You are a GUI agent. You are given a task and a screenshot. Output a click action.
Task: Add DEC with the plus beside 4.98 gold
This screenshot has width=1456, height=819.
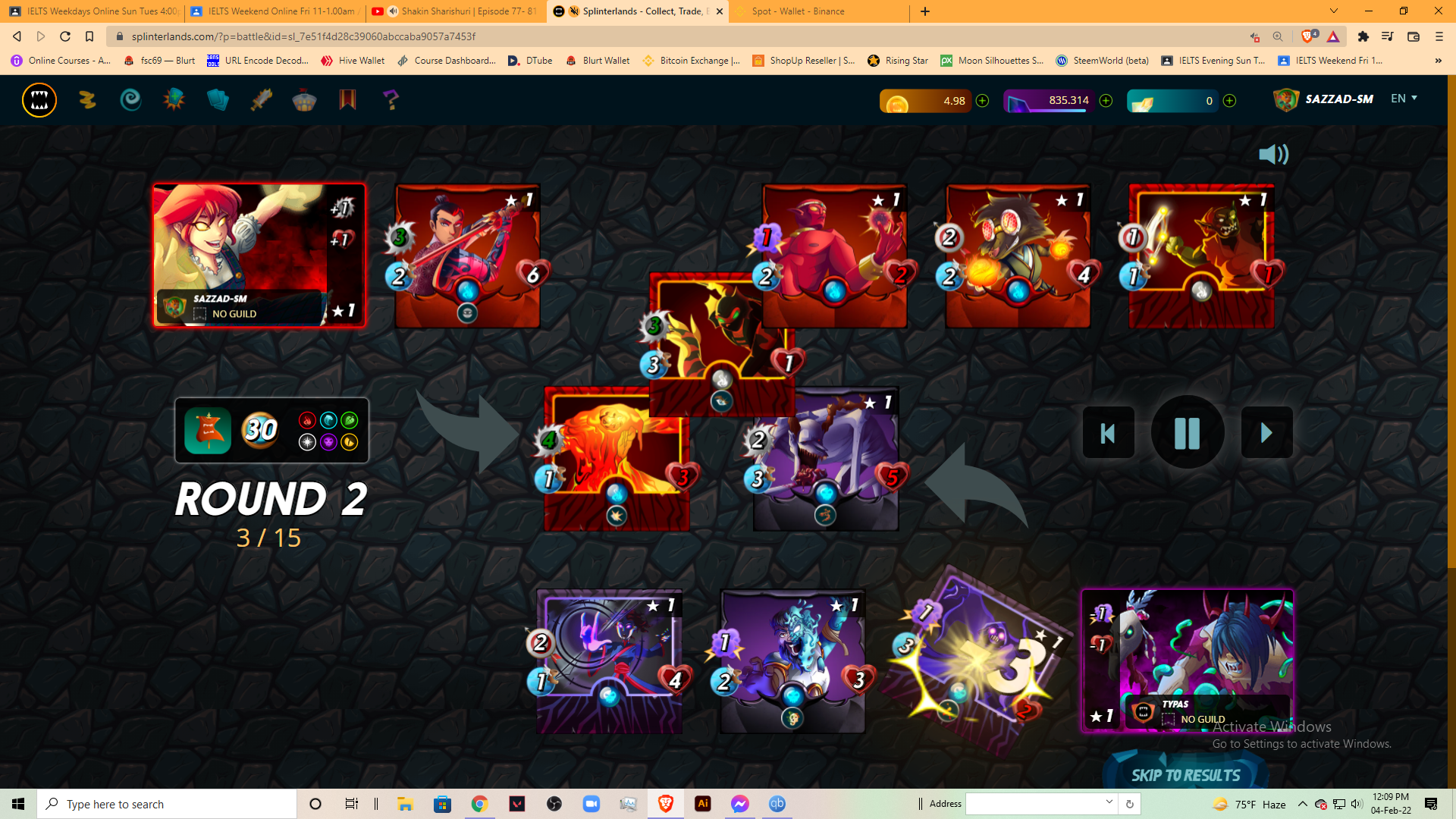coord(983,100)
